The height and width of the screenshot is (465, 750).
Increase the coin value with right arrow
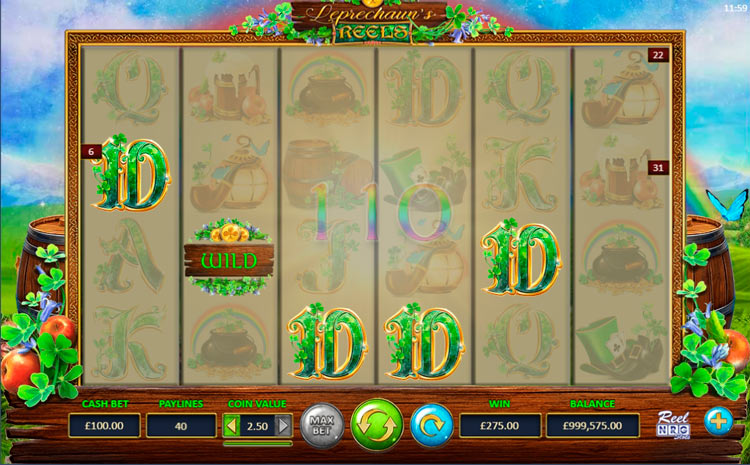tap(283, 426)
